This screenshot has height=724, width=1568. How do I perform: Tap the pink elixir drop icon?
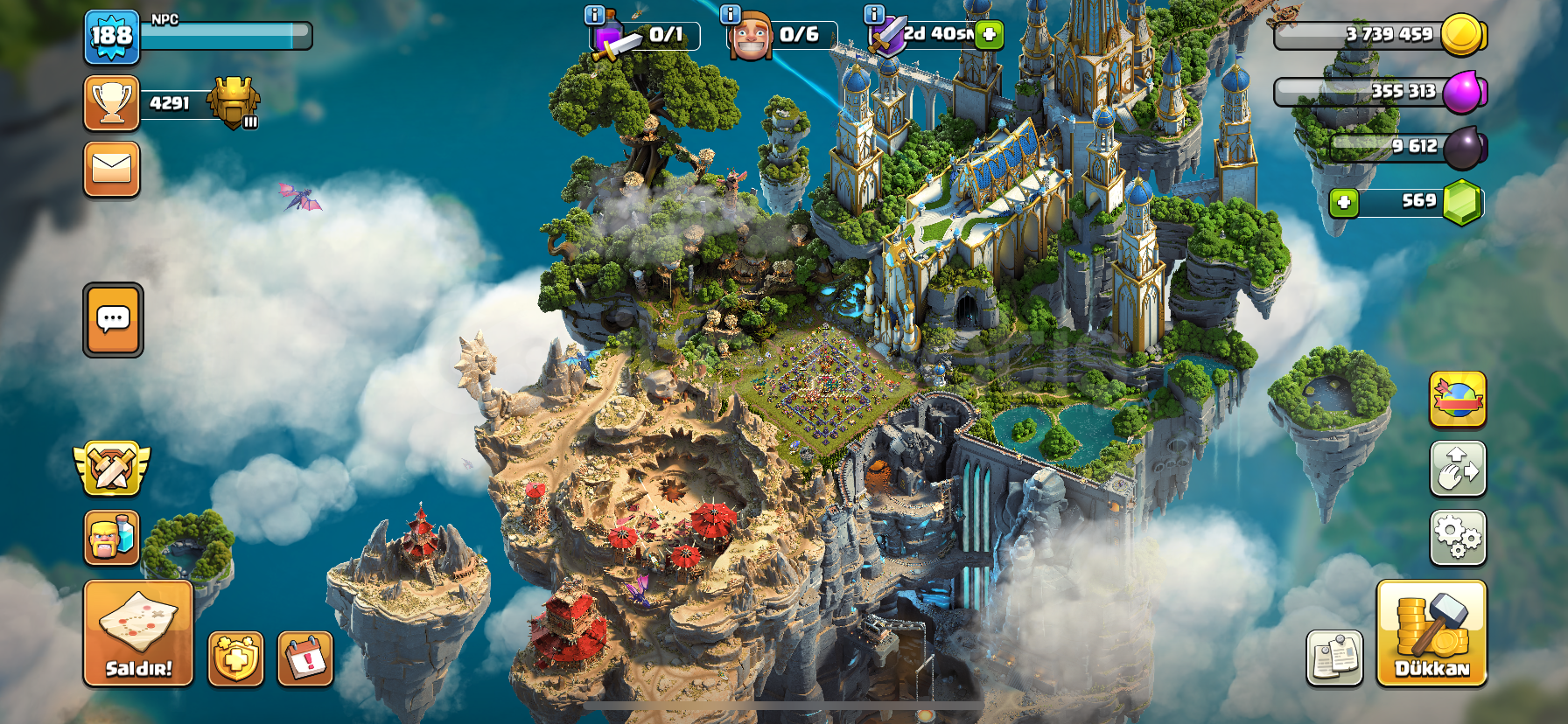point(1463,91)
